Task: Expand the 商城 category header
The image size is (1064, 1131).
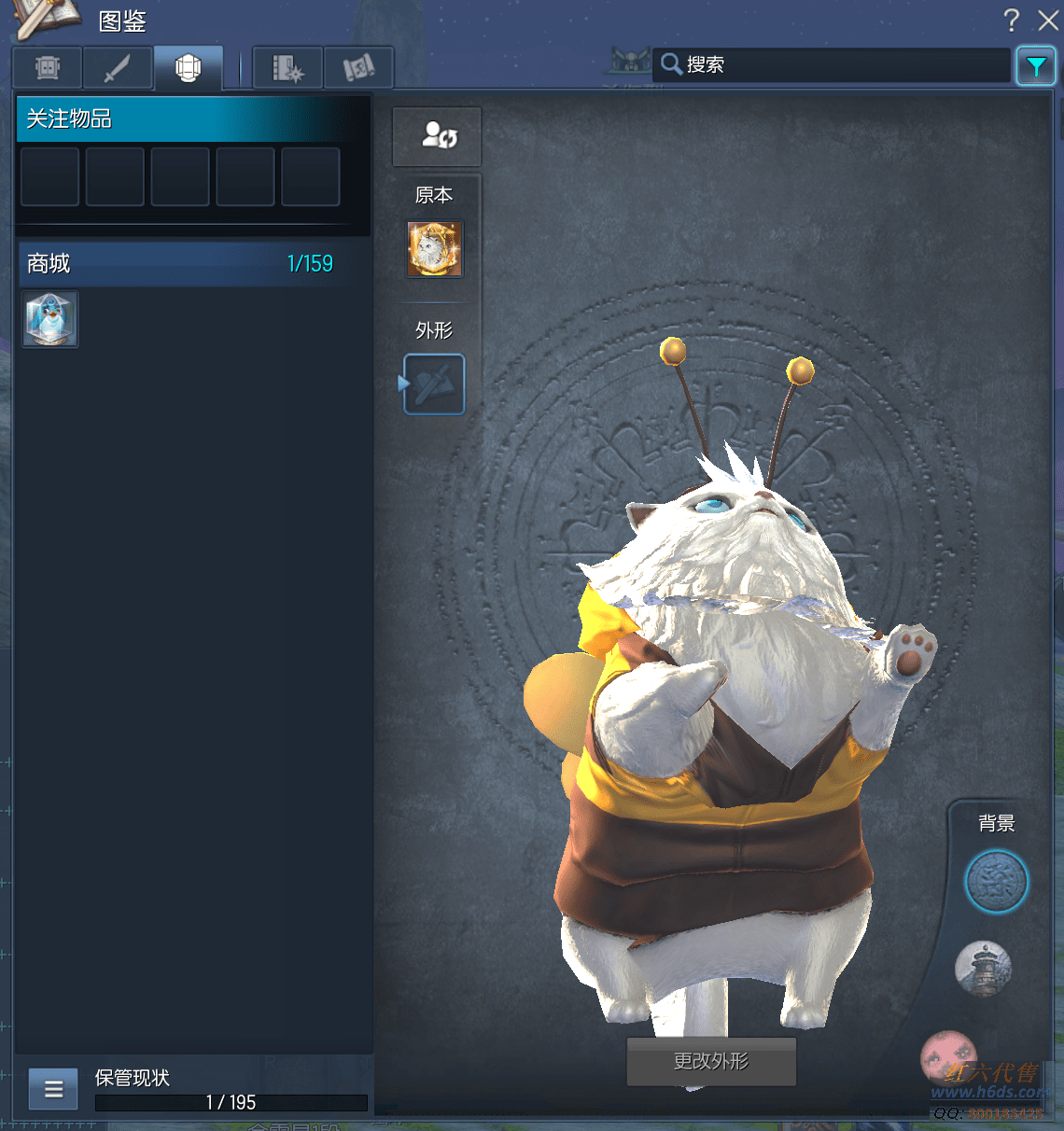Action: [179, 264]
